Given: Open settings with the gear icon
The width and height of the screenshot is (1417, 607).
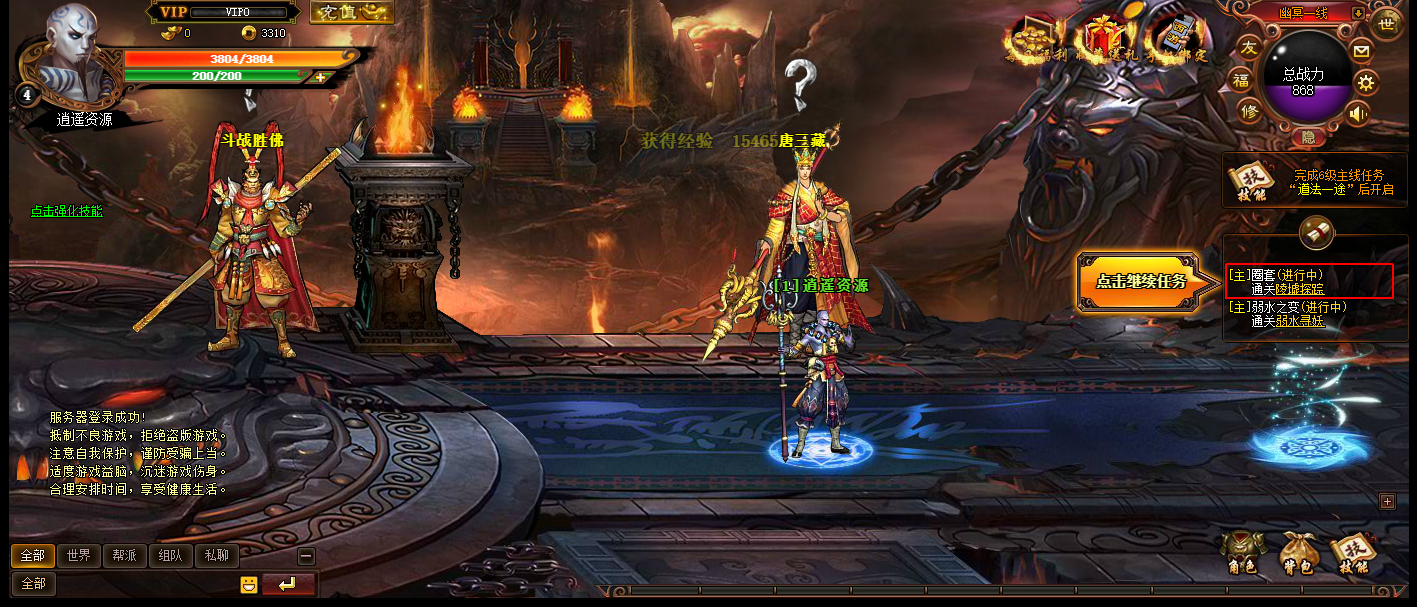Looking at the screenshot, I should click(x=1366, y=82).
